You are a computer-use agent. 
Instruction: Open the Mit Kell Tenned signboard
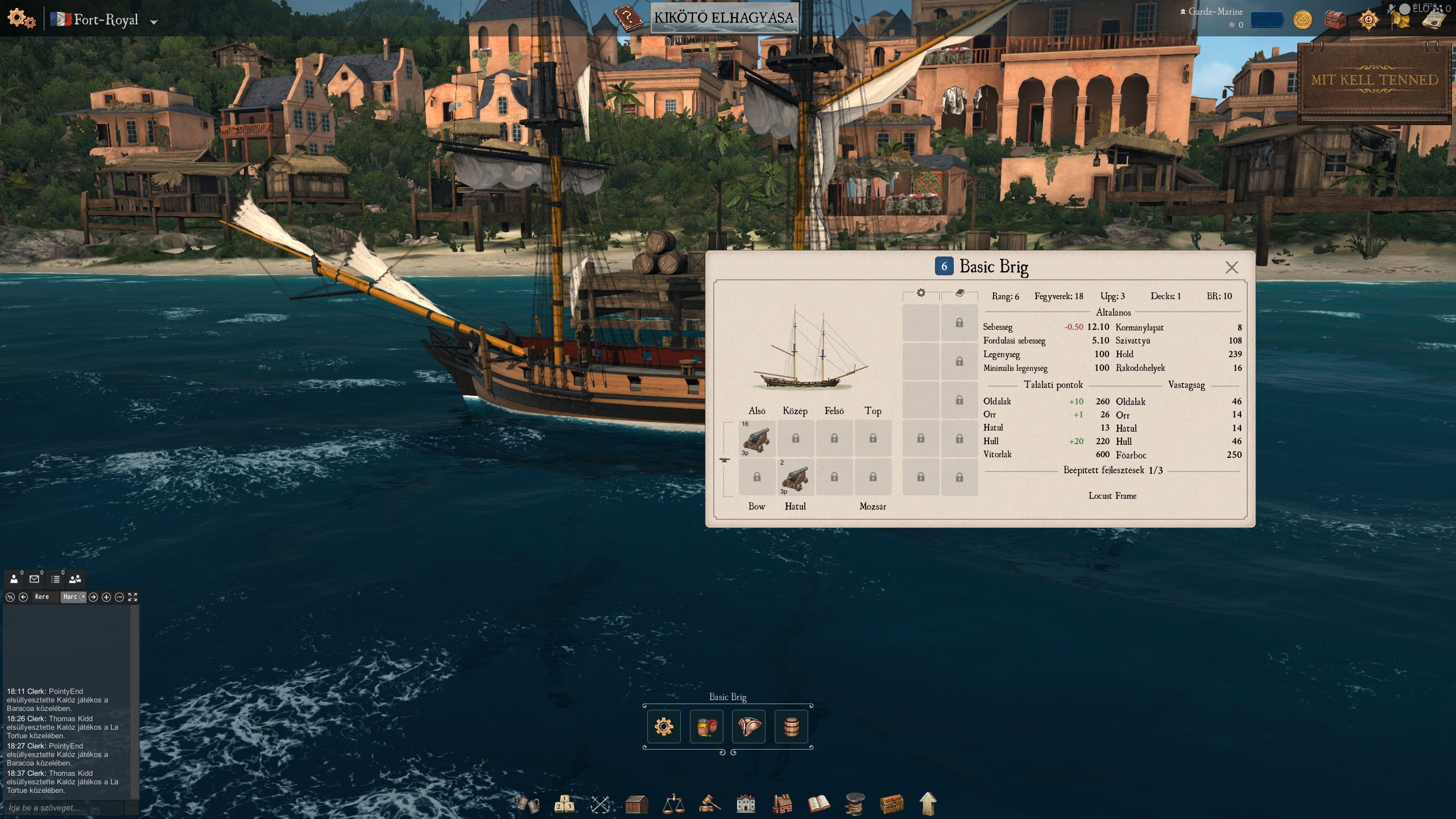[x=1374, y=81]
